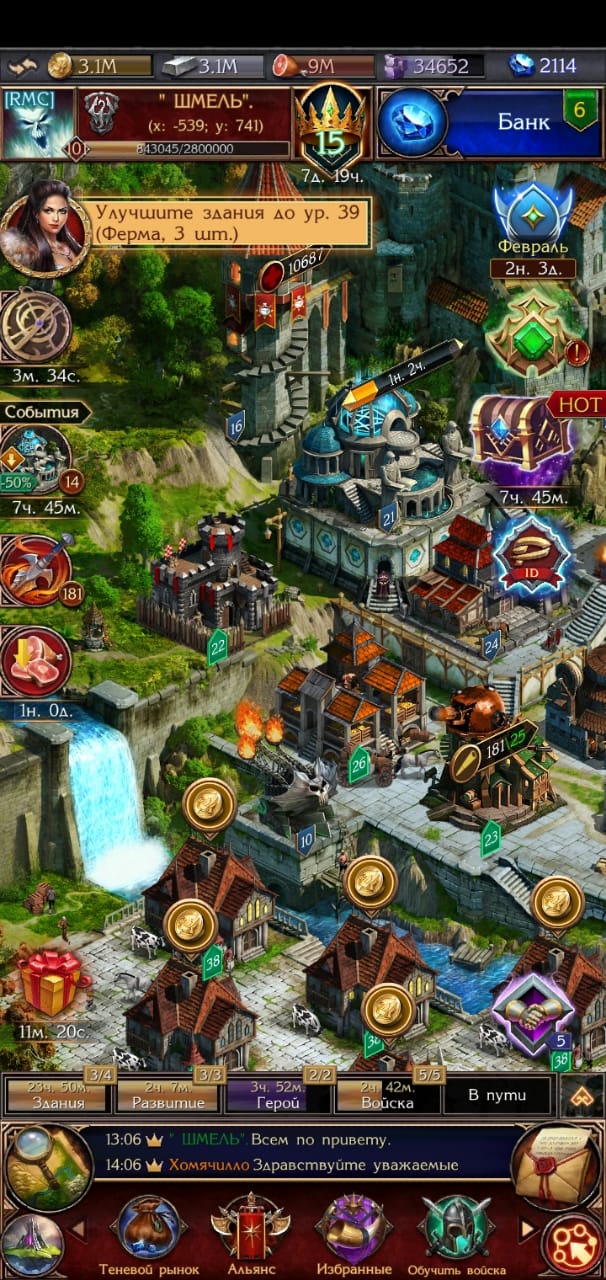Show the В пути marches tab
606x1280 pixels.
tap(497, 1094)
